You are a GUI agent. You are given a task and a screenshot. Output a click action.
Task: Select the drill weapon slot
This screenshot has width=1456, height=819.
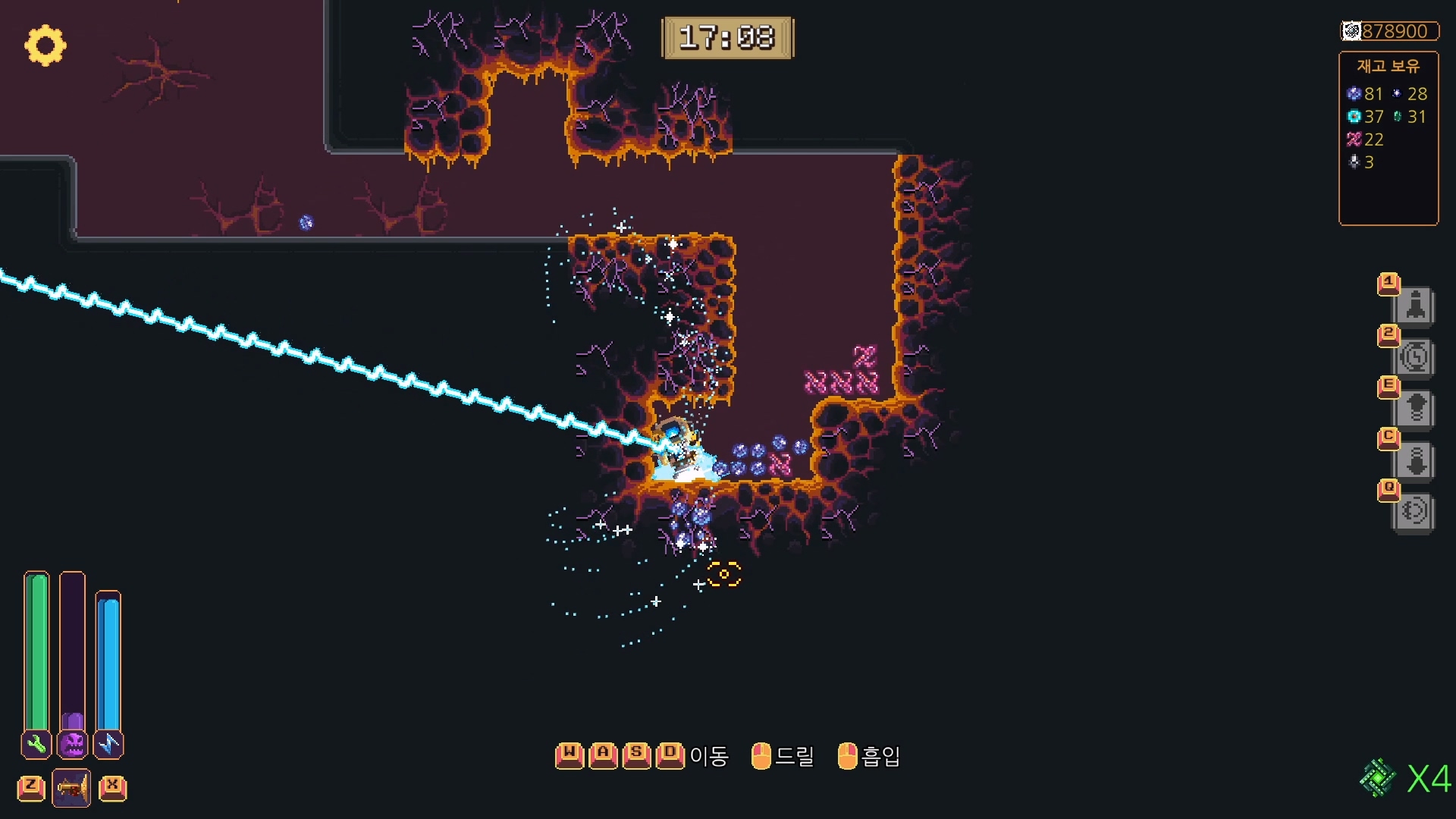71,788
